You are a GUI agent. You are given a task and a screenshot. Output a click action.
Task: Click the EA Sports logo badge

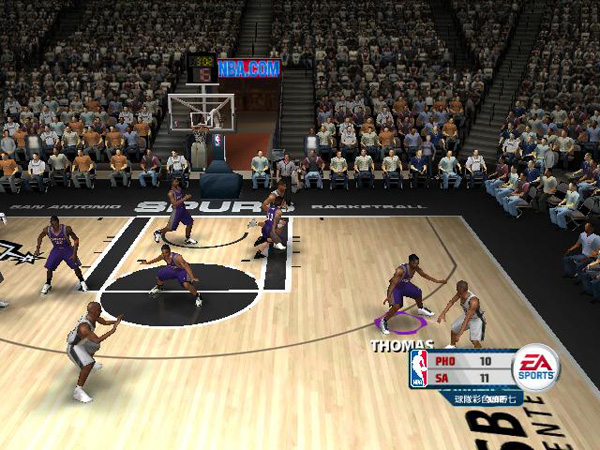click(x=536, y=366)
